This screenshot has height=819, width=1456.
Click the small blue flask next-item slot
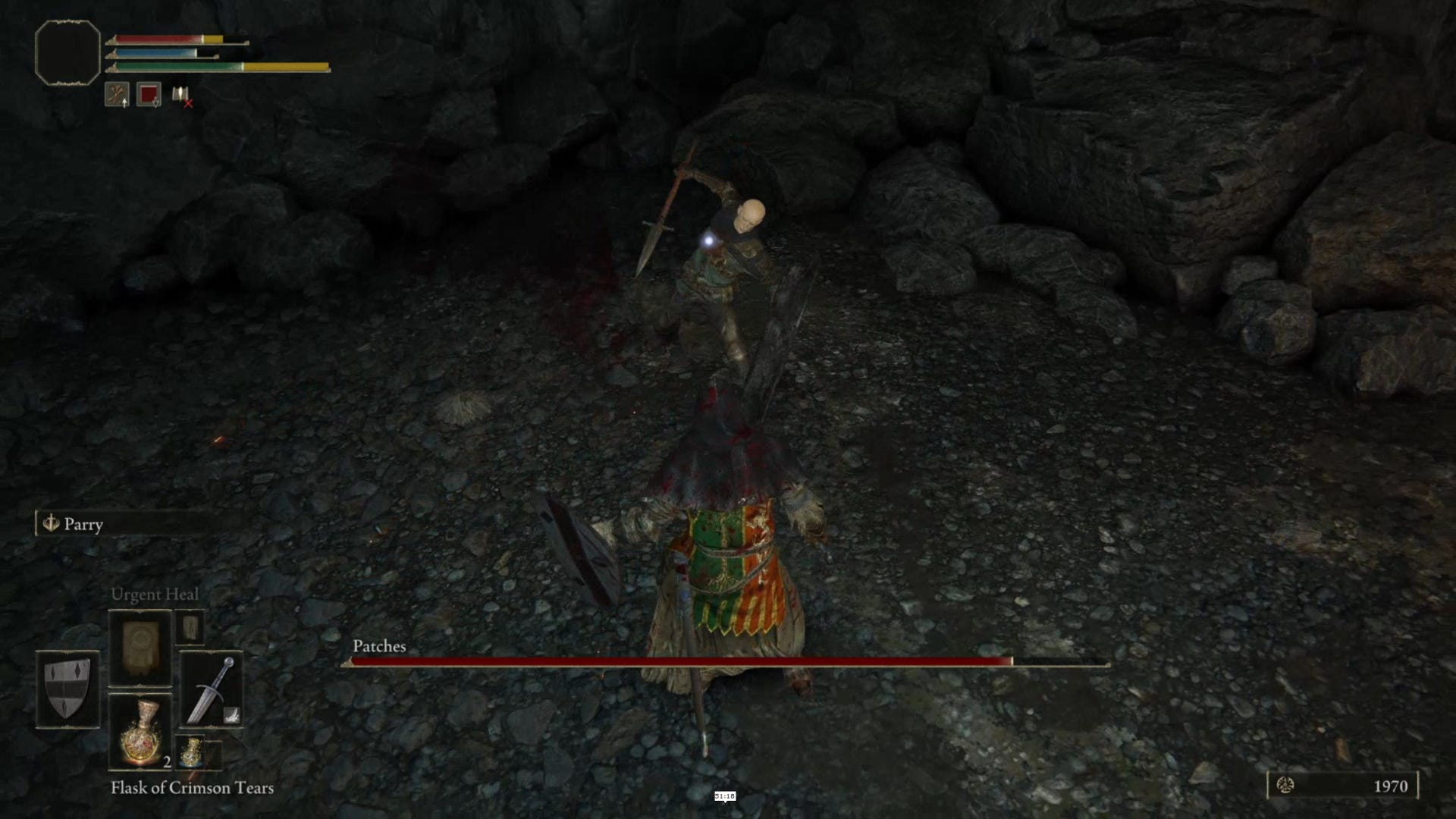click(191, 751)
